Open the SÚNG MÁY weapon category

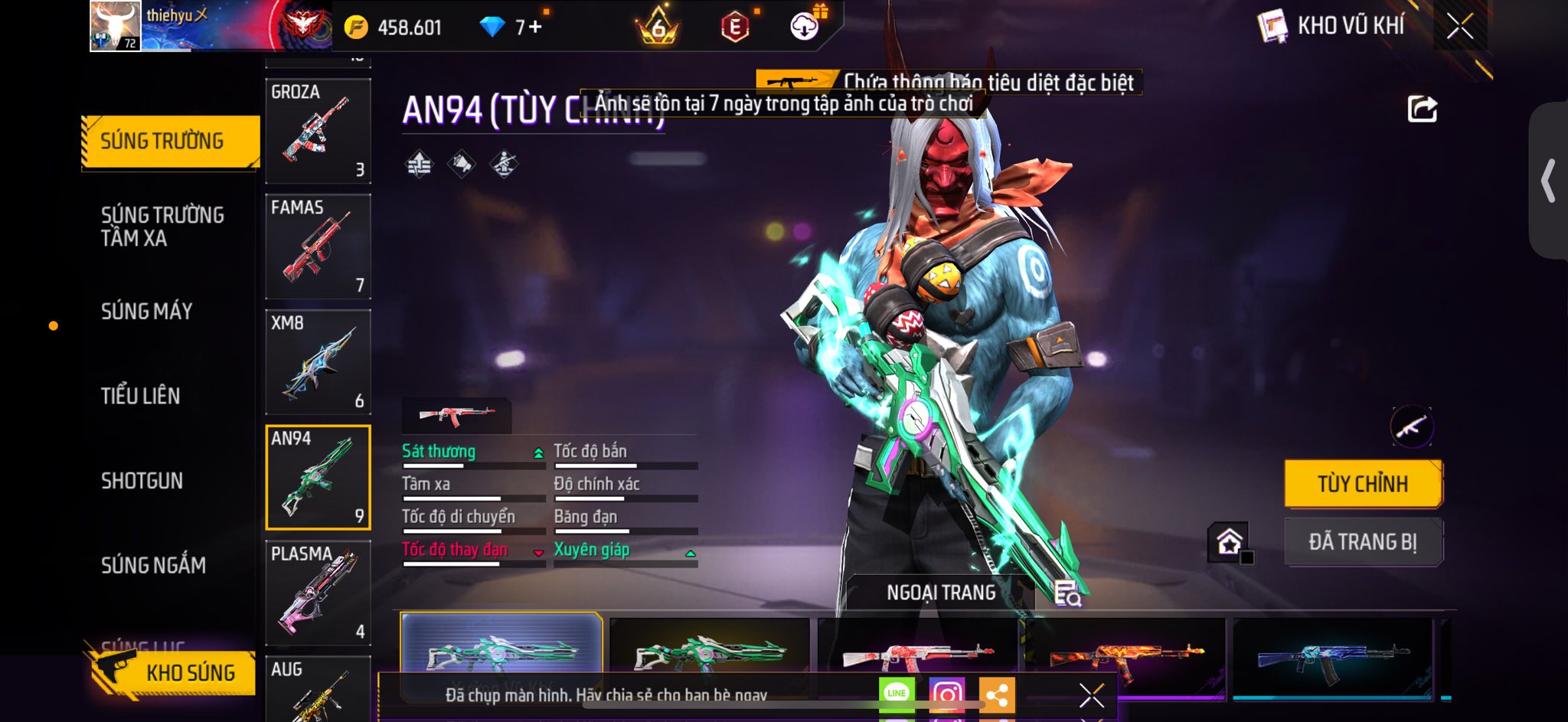[146, 311]
